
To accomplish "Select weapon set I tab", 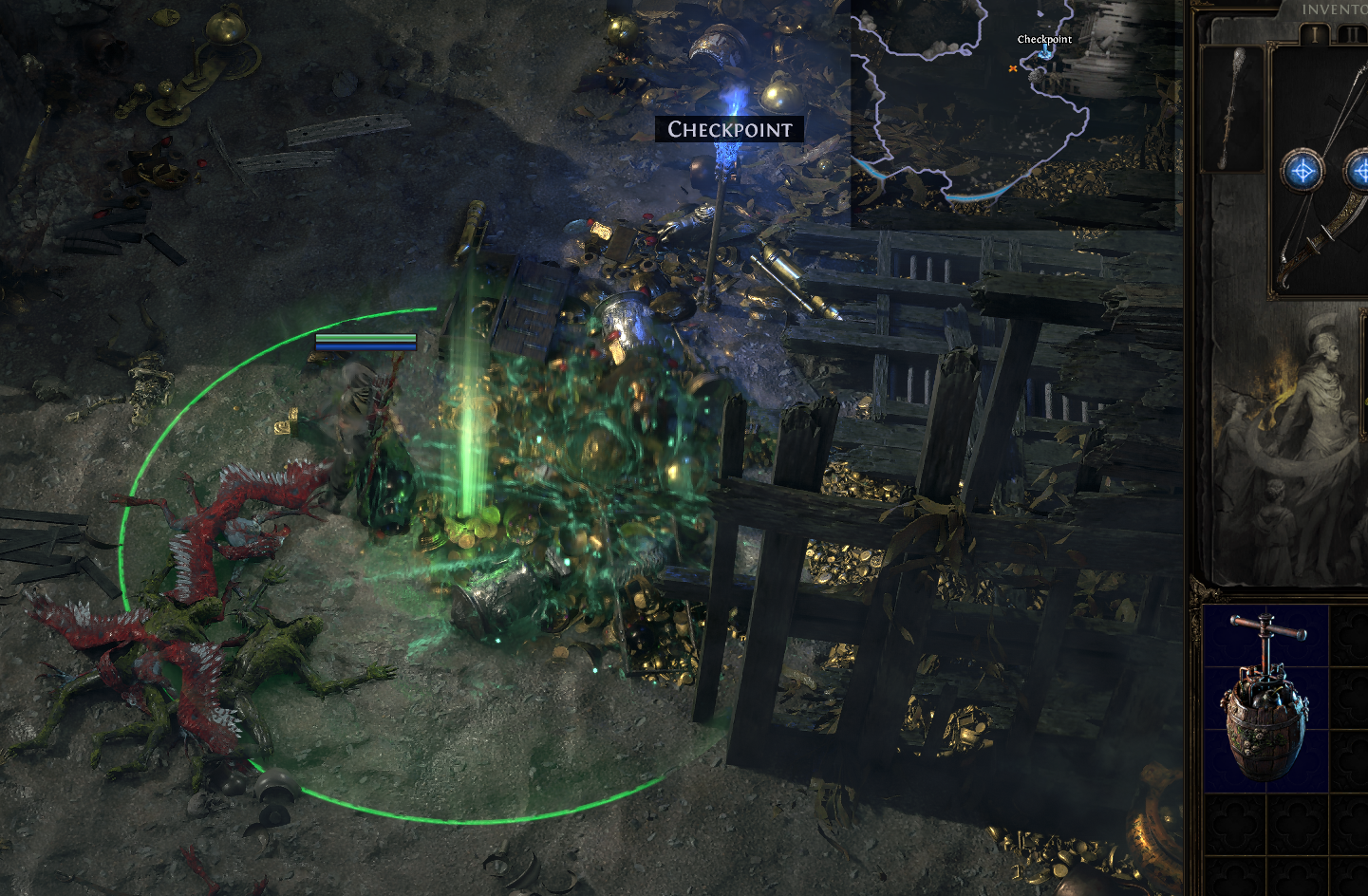I will pos(1315,35).
